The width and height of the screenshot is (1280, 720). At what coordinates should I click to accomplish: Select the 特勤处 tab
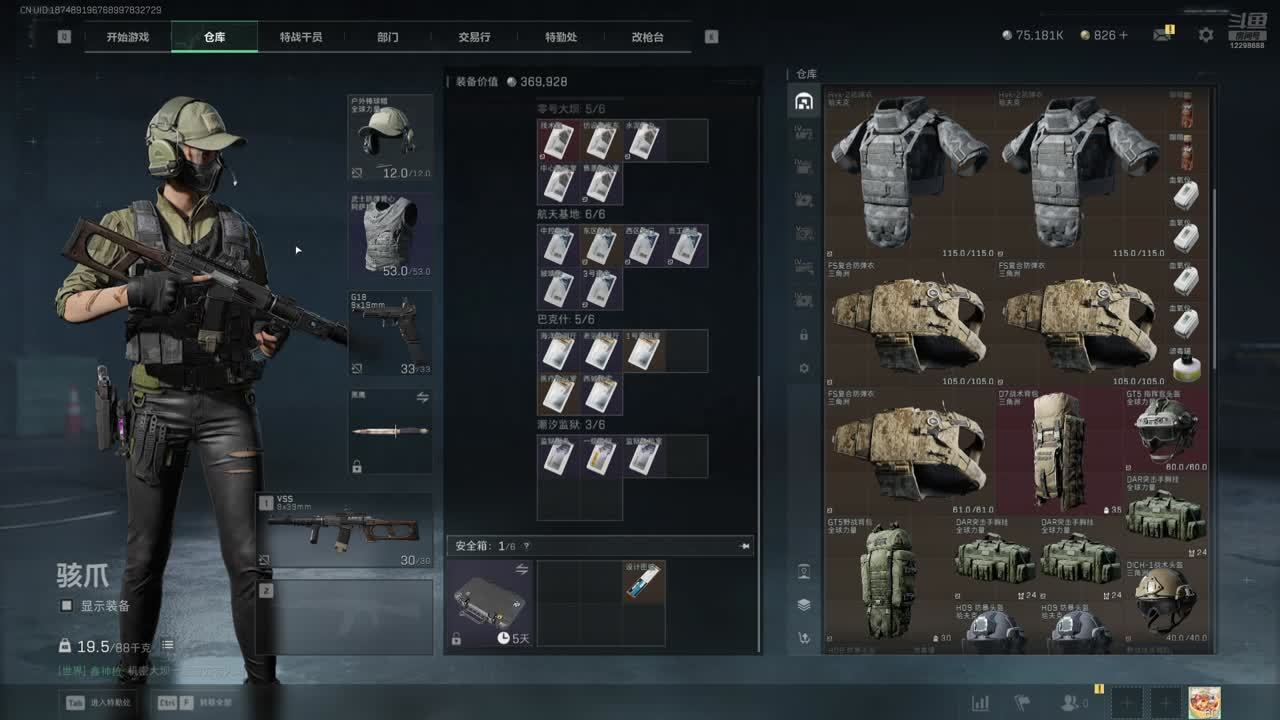point(561,37)
